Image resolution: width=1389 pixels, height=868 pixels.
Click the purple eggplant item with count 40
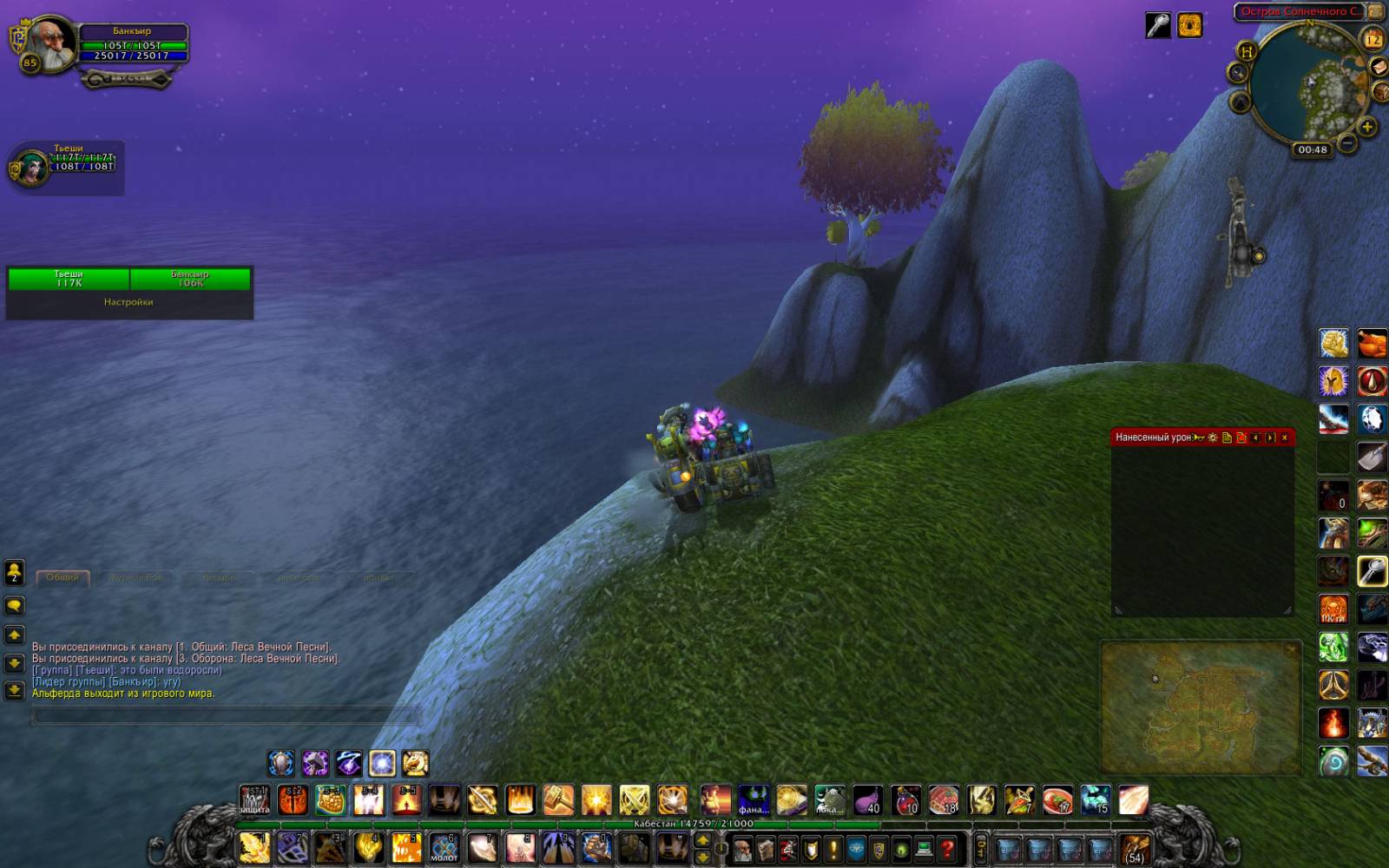pyautogui.click(x=867, y=800)
